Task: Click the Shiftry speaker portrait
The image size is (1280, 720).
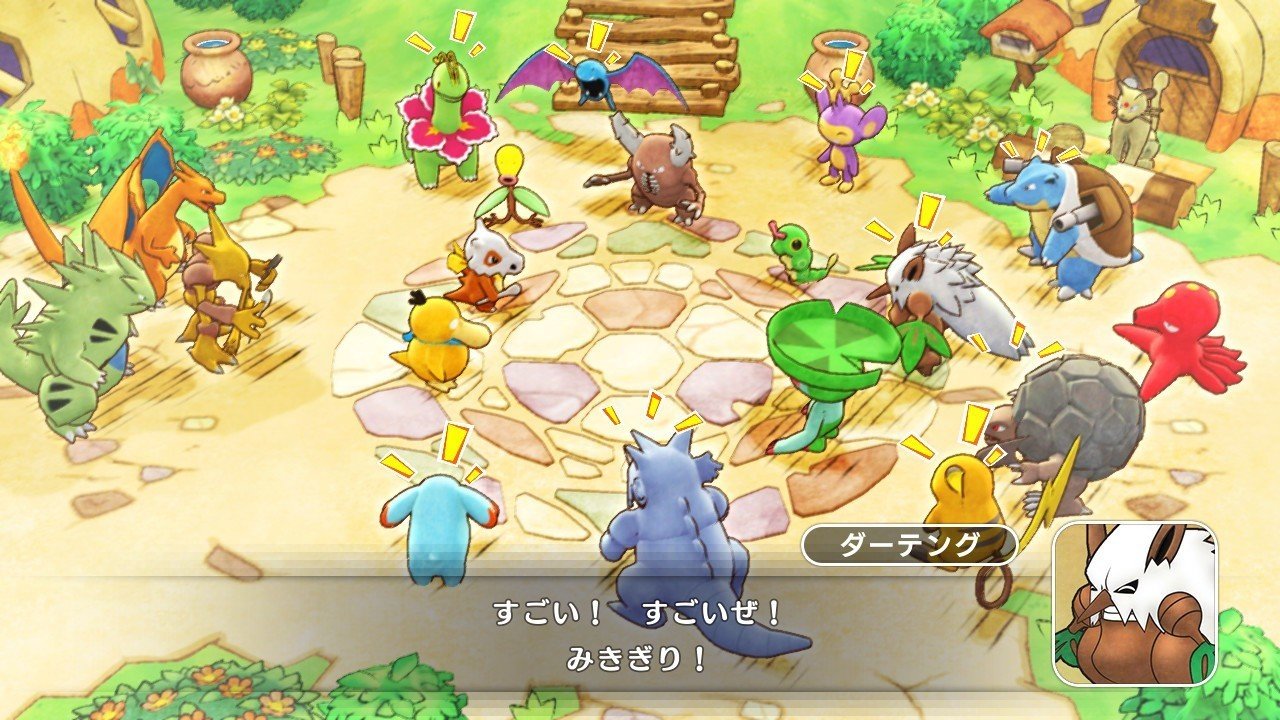Action: pos(1134,603)
